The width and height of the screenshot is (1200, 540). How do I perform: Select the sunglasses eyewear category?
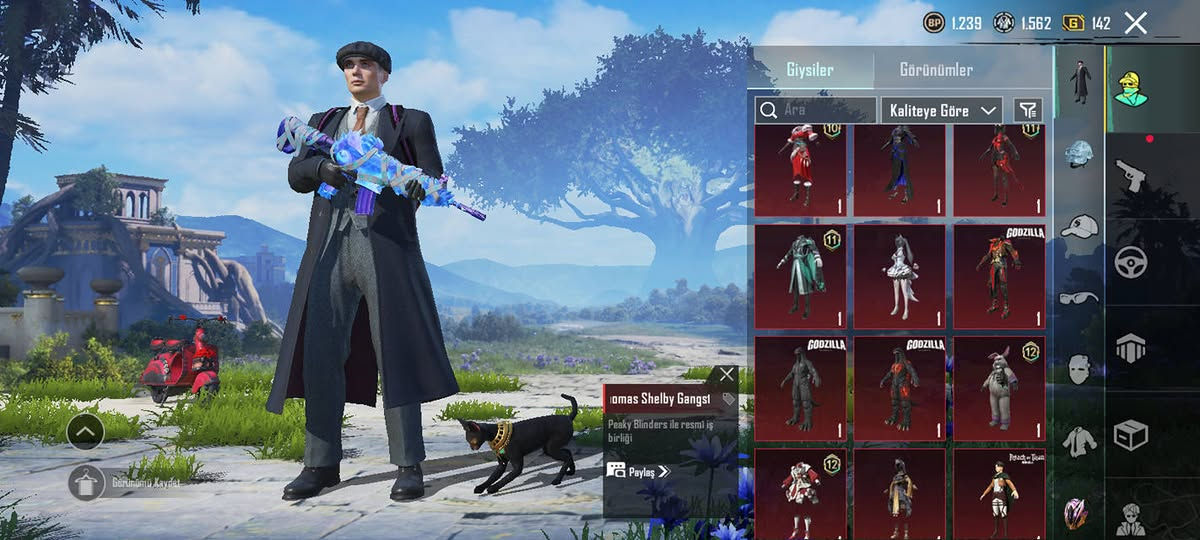(1079, 297)
